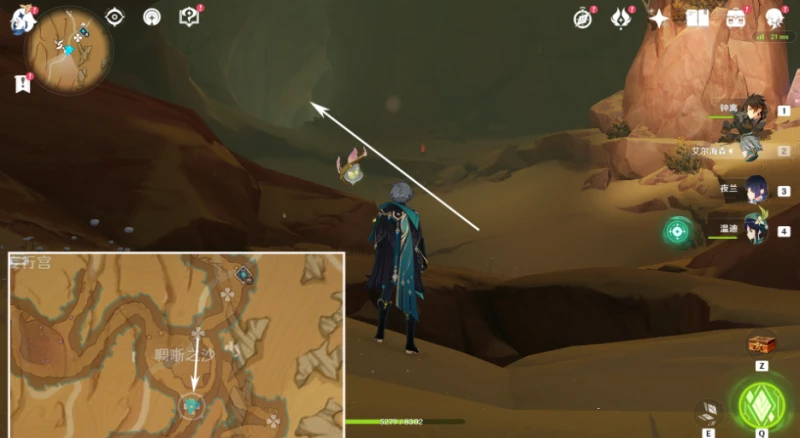Open the Paimon menu
This screenshot has width=800, height=438.
coord(22,22)
